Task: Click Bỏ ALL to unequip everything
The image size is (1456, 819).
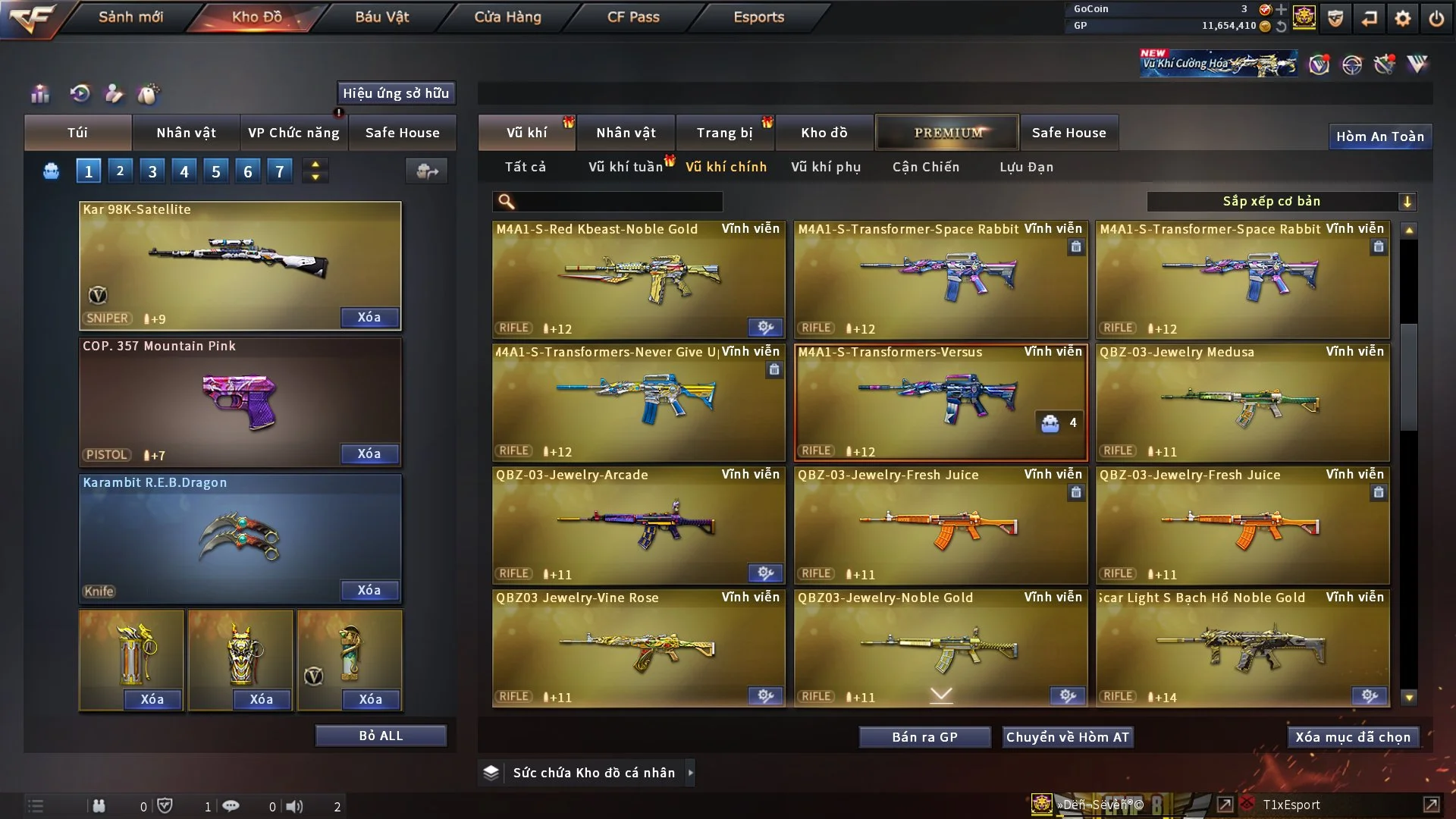Action: 381,736
